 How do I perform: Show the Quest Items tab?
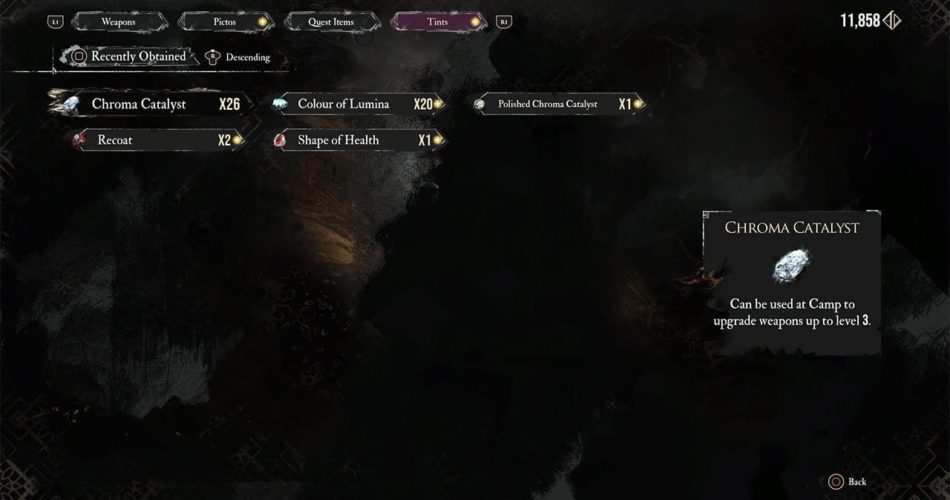click(331, 21)
